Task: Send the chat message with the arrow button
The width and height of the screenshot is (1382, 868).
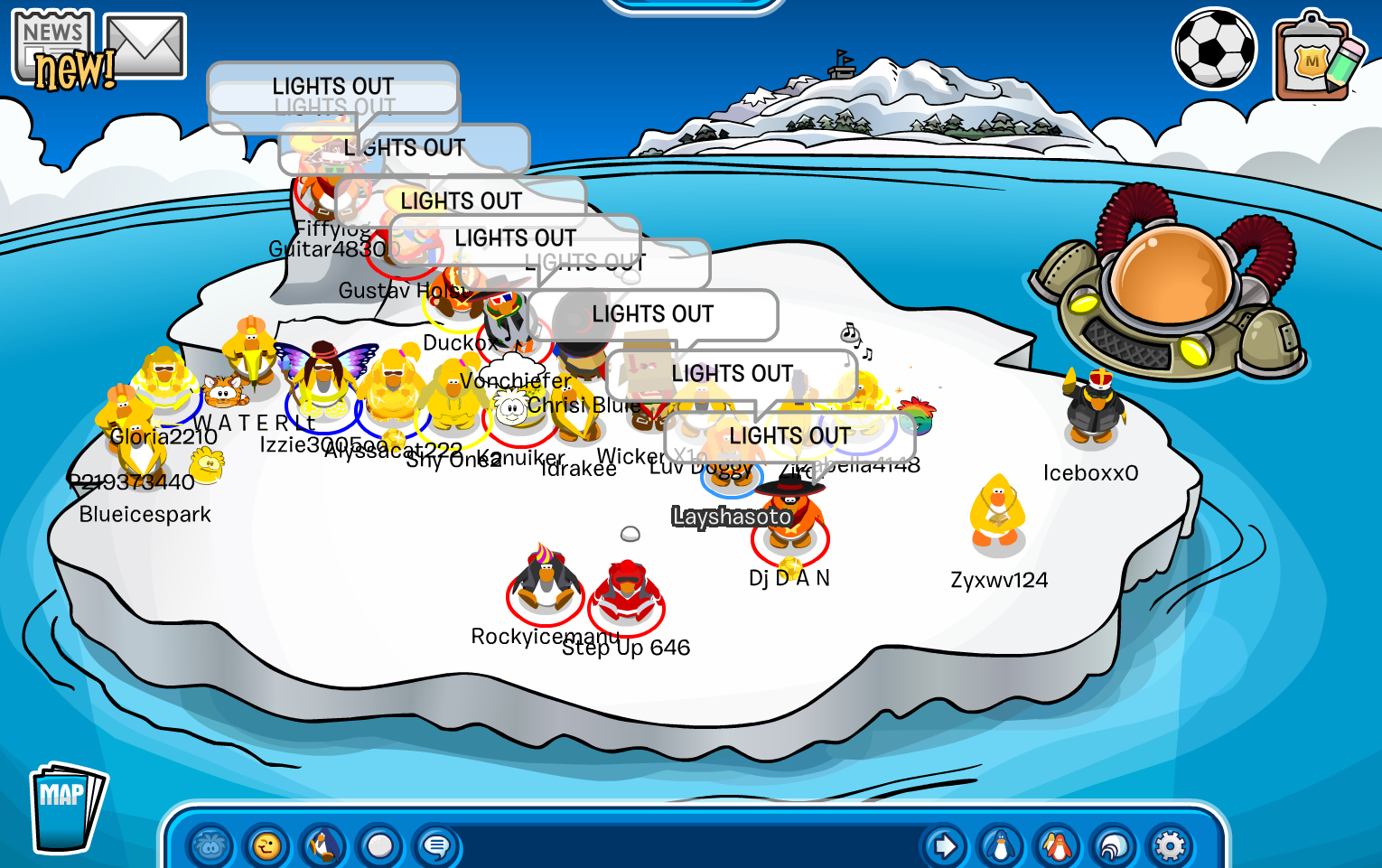Action: (x=945, y=847)
